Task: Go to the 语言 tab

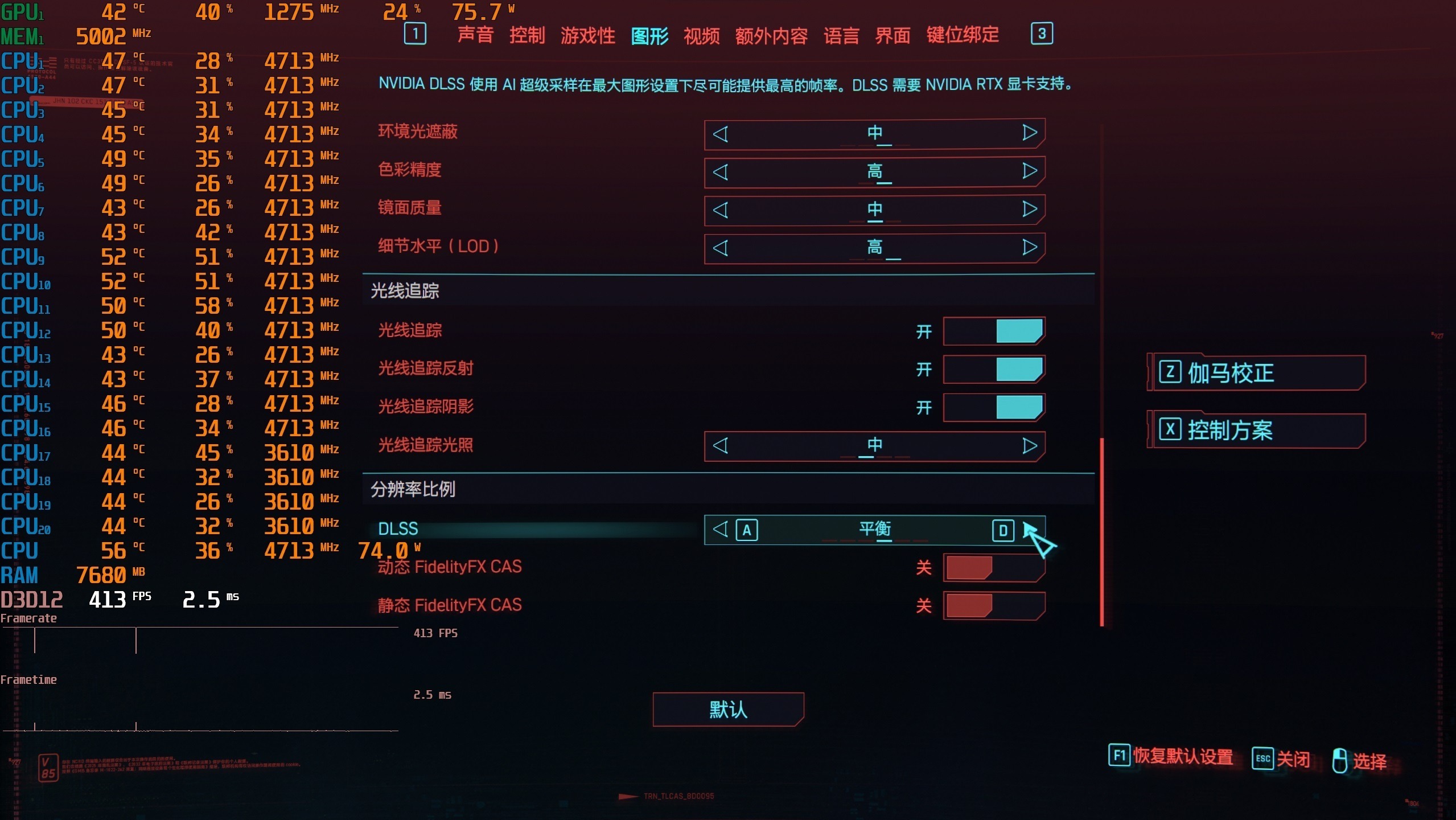Action: (841, 35)
